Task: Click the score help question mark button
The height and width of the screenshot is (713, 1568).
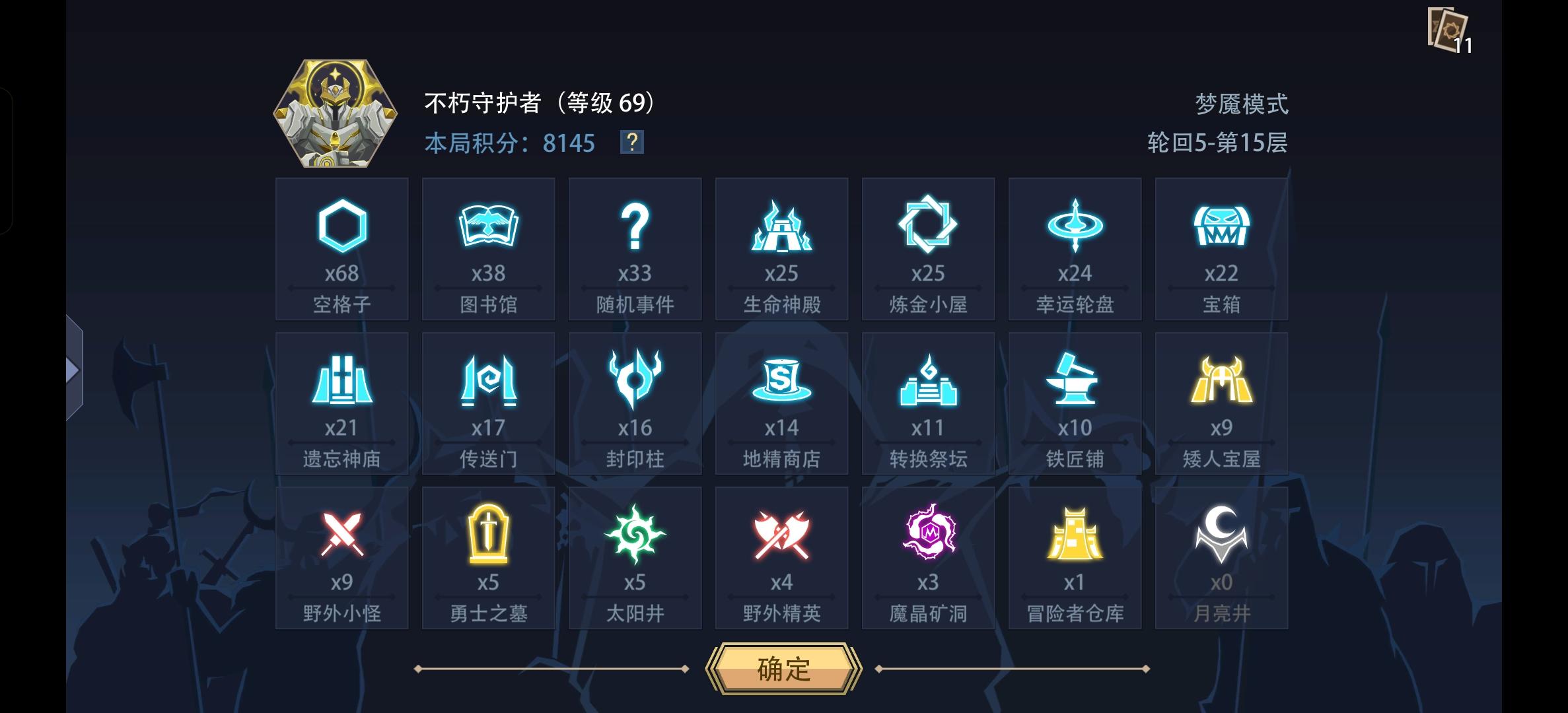Action: coord(632,143)
